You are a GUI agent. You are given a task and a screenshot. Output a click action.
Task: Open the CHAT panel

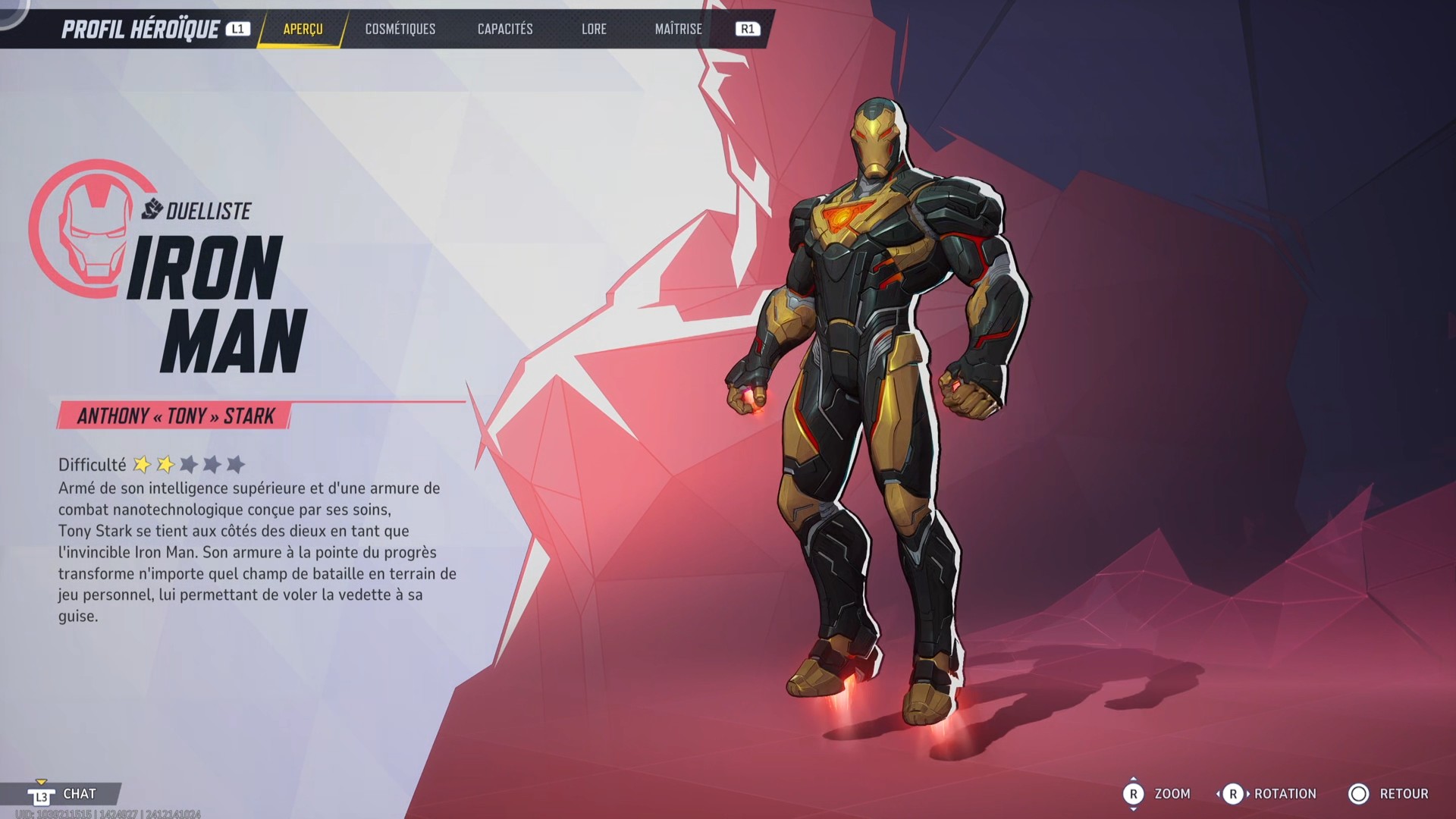click(78, 794)
